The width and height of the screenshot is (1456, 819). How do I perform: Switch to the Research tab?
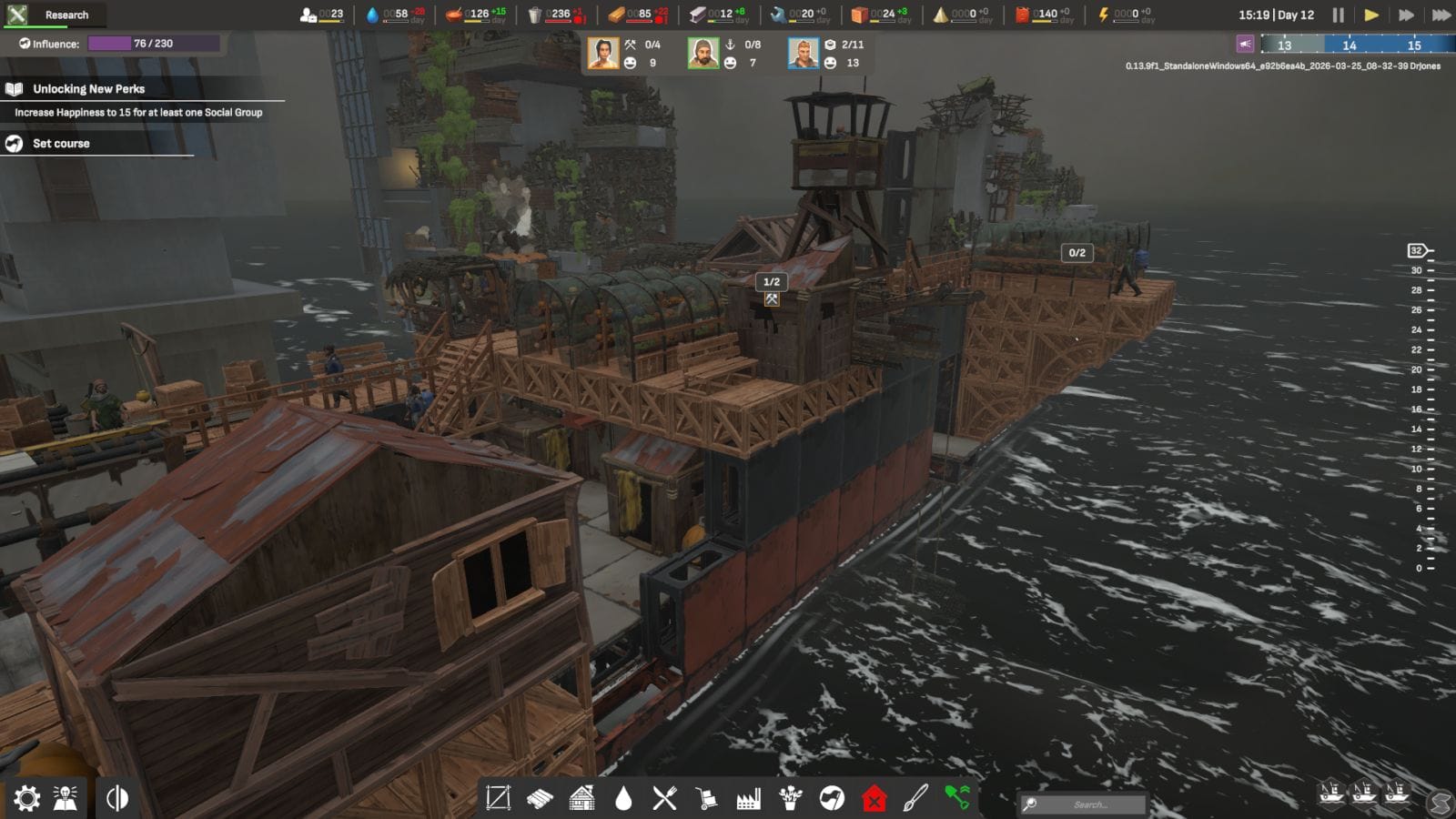64,14
